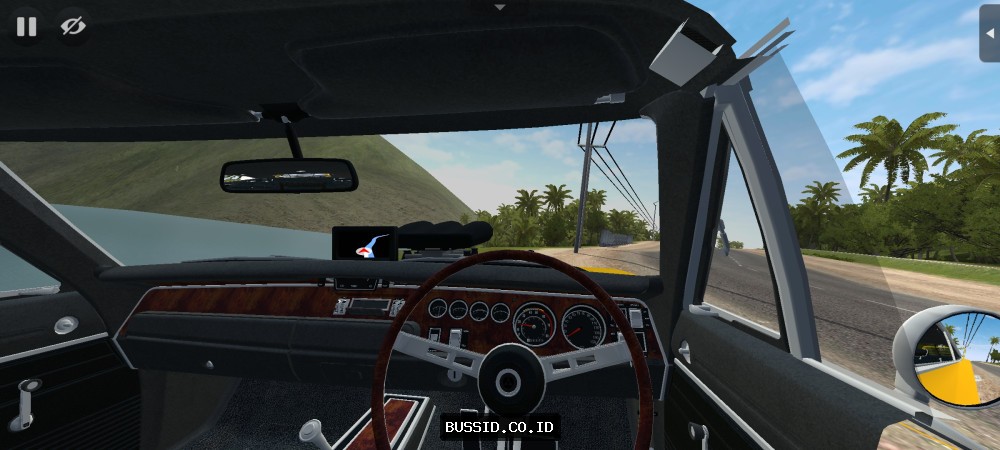Expand the side panel arrow tab
The width and height of the screenshot is (1000, 450).
tap(989, 33)
